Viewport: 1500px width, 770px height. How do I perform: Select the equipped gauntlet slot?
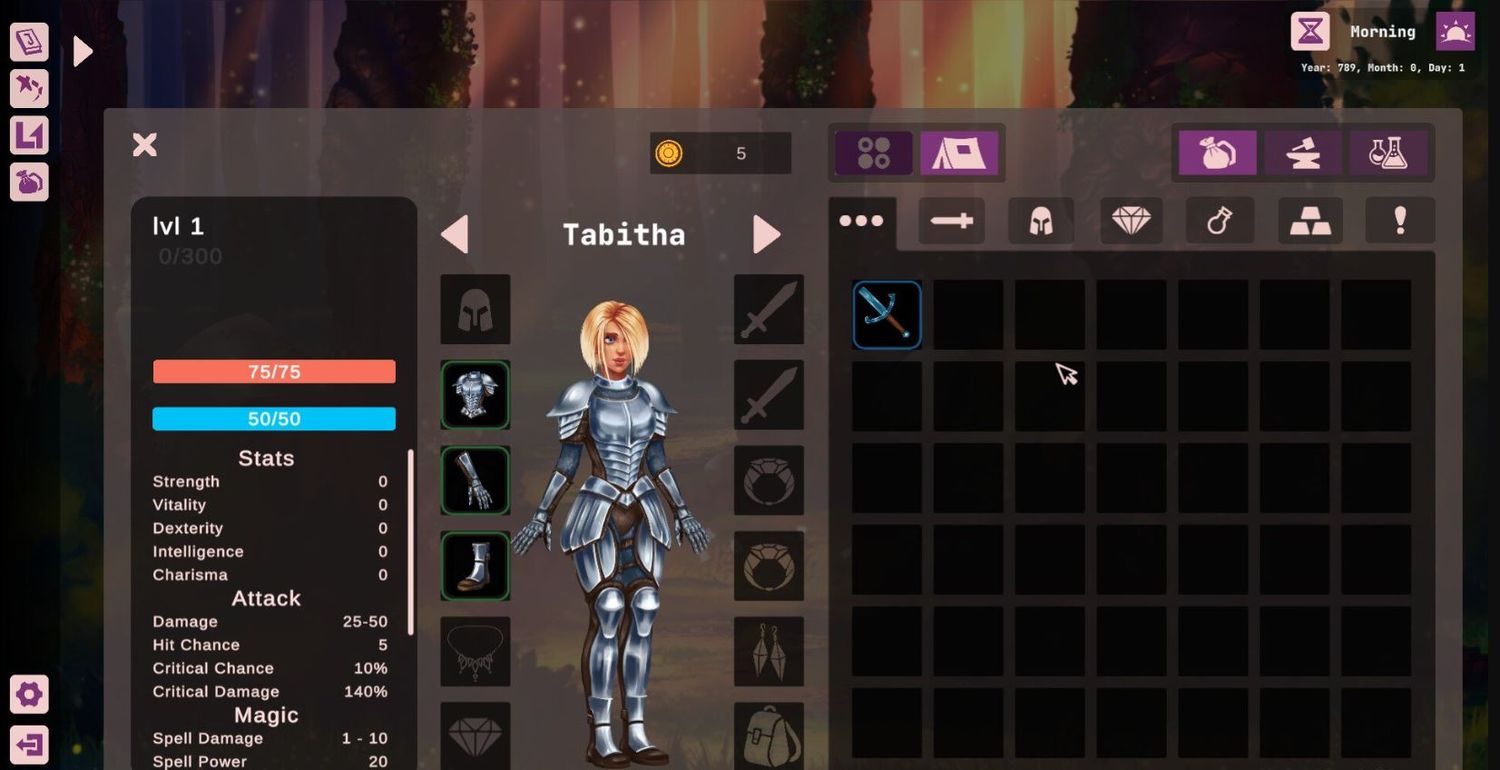coord(475,481)
